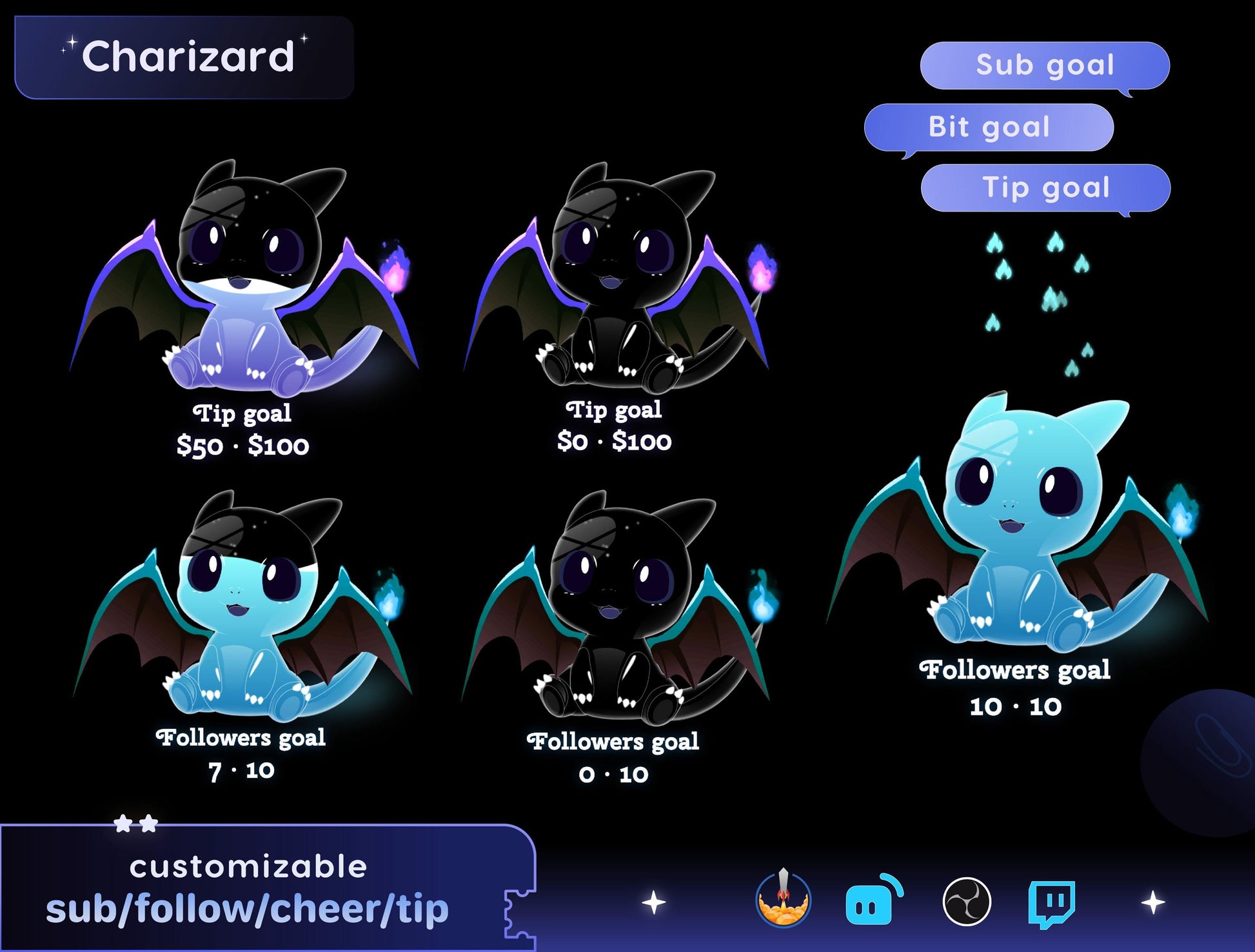
Task: Click the Charizard title banner
Action: 184,57
